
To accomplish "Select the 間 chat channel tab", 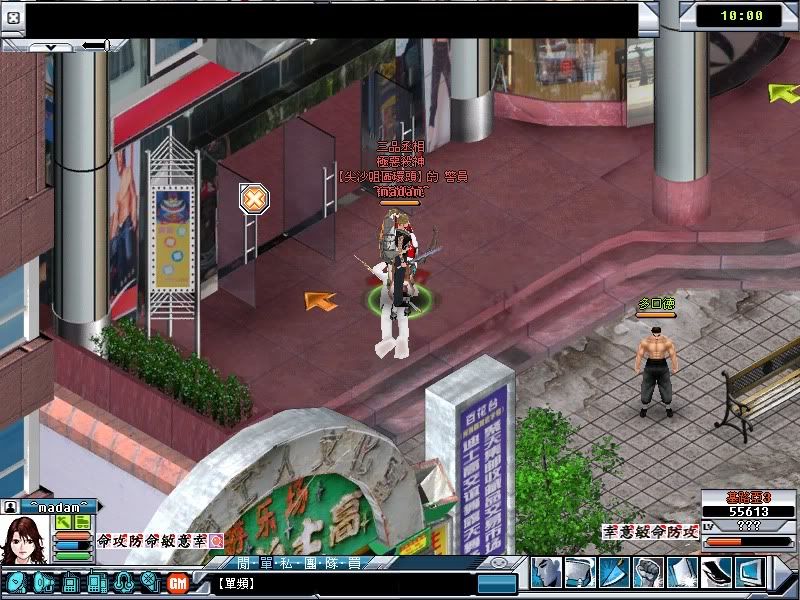I will pos(240,562).
